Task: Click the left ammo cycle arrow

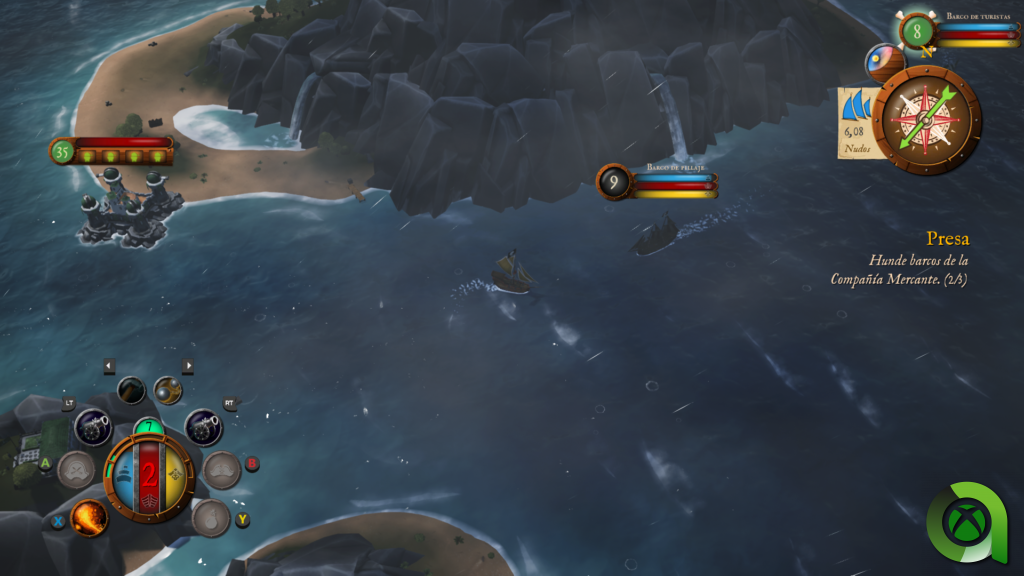Action: [109, 366]
